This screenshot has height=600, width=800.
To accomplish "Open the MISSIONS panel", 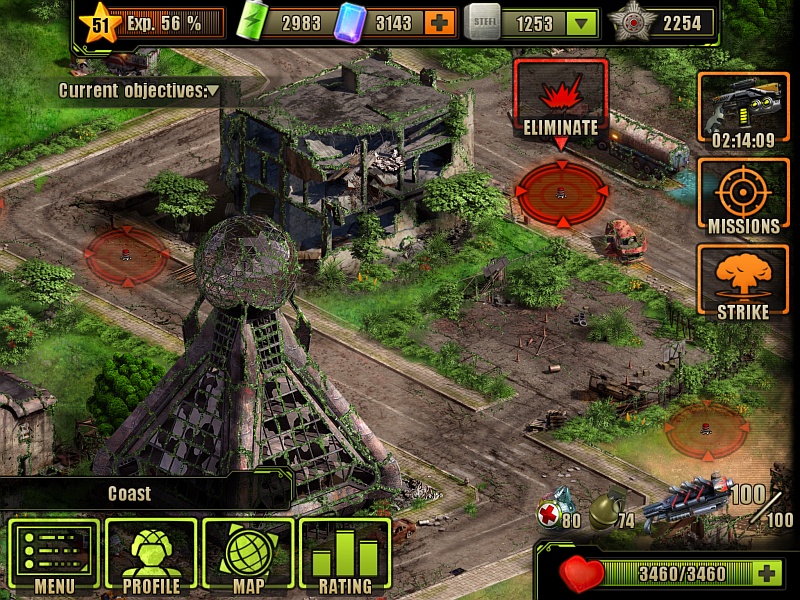I will point(743,198).
